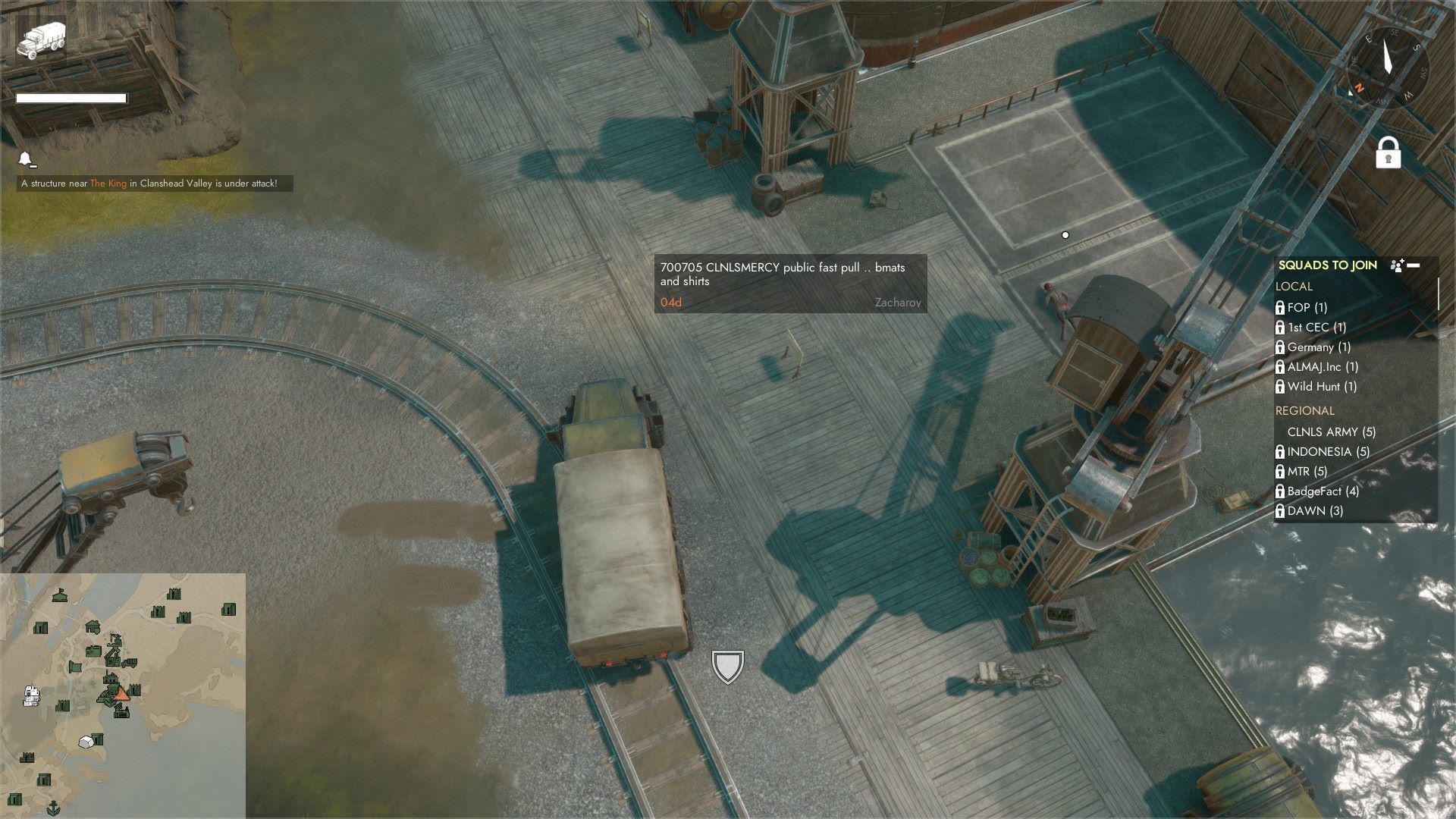Image resolution: width=1456 pixels, height=819 pixels.
Task: Click Zacharoy's chat message about bmats
Action: click(789, 284)
